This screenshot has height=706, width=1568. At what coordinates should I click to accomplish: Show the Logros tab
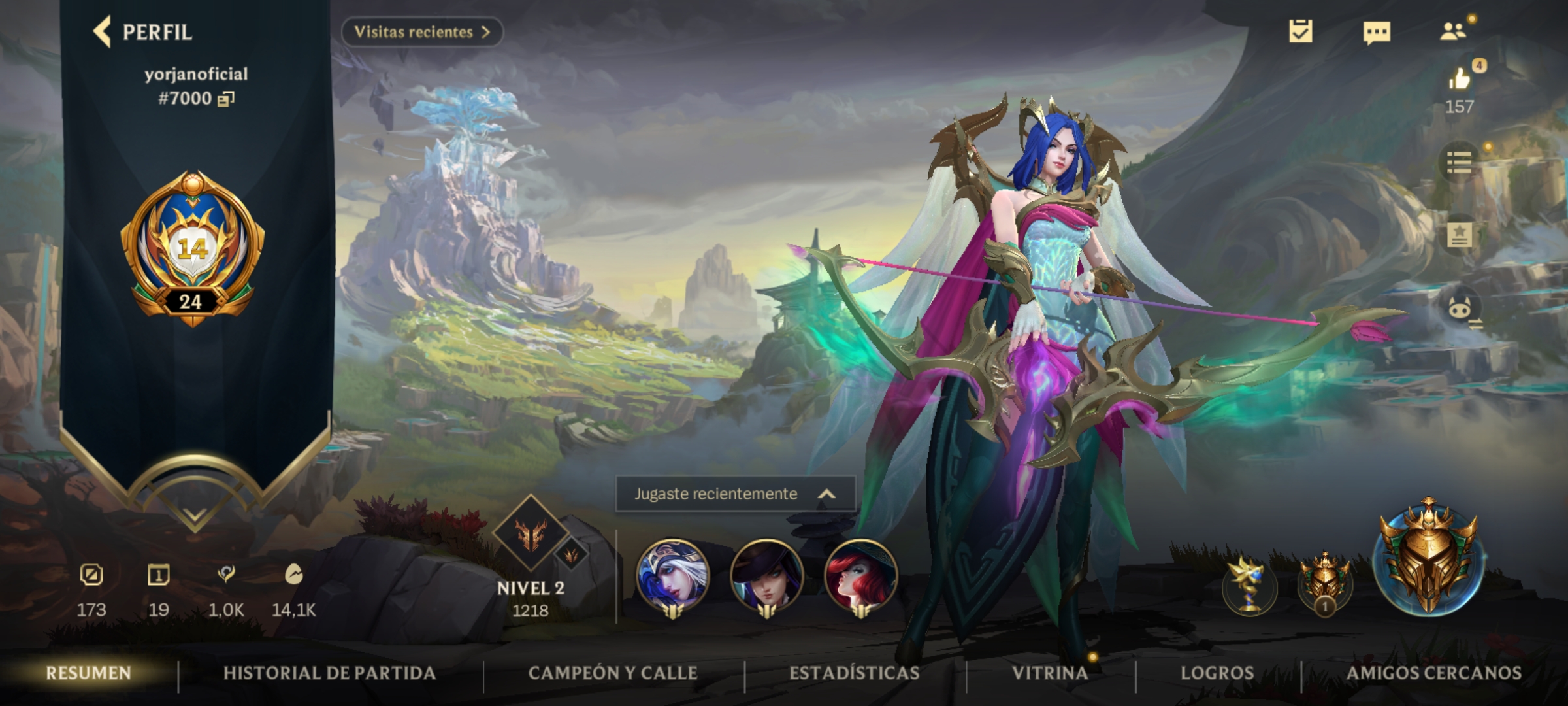[1217, 673]
